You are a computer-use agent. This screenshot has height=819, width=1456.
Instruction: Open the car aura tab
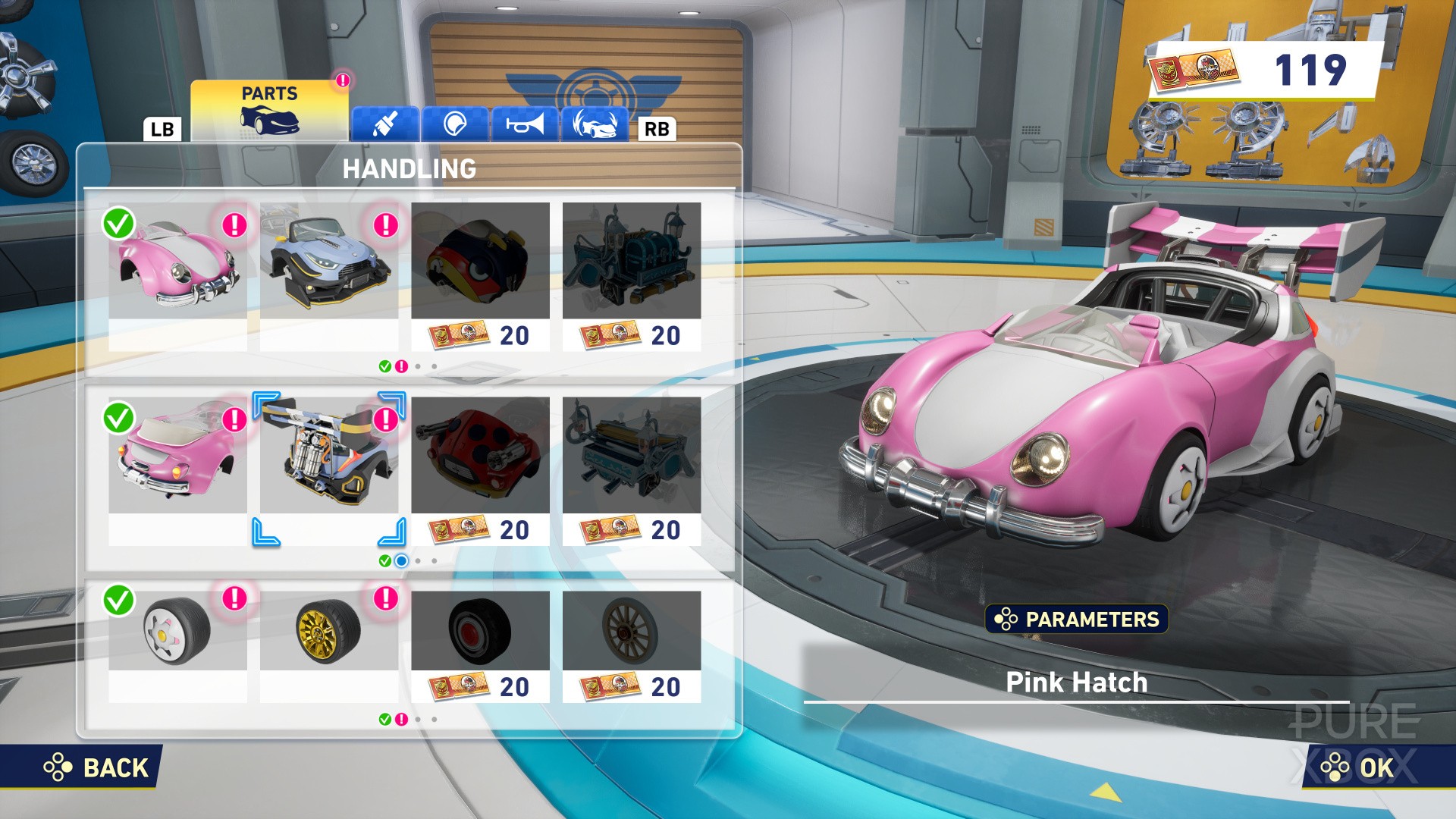coord(595,124)
